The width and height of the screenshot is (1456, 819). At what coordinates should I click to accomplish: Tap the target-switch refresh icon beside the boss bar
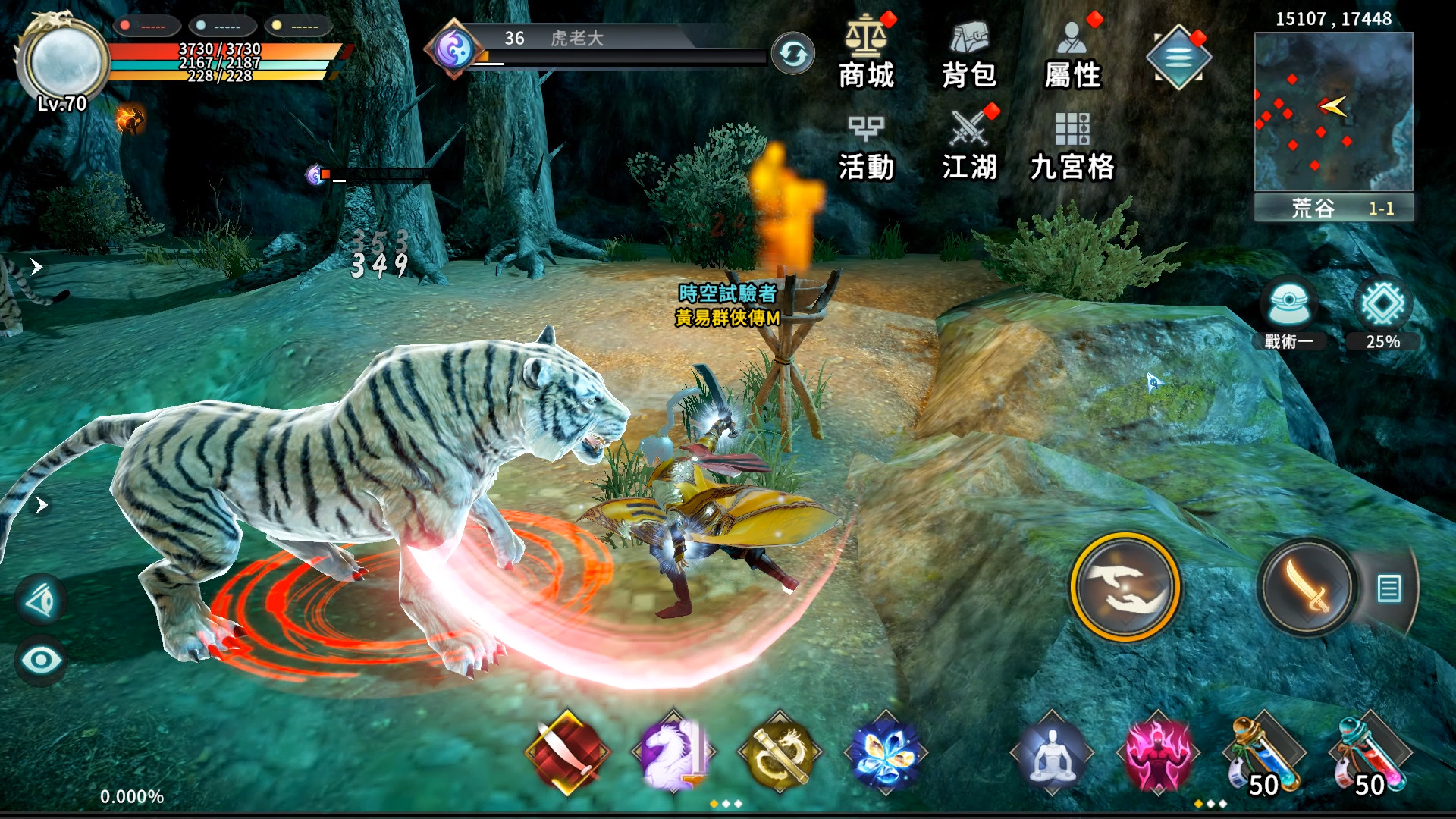pyautogui.click(x=793, y=55)
